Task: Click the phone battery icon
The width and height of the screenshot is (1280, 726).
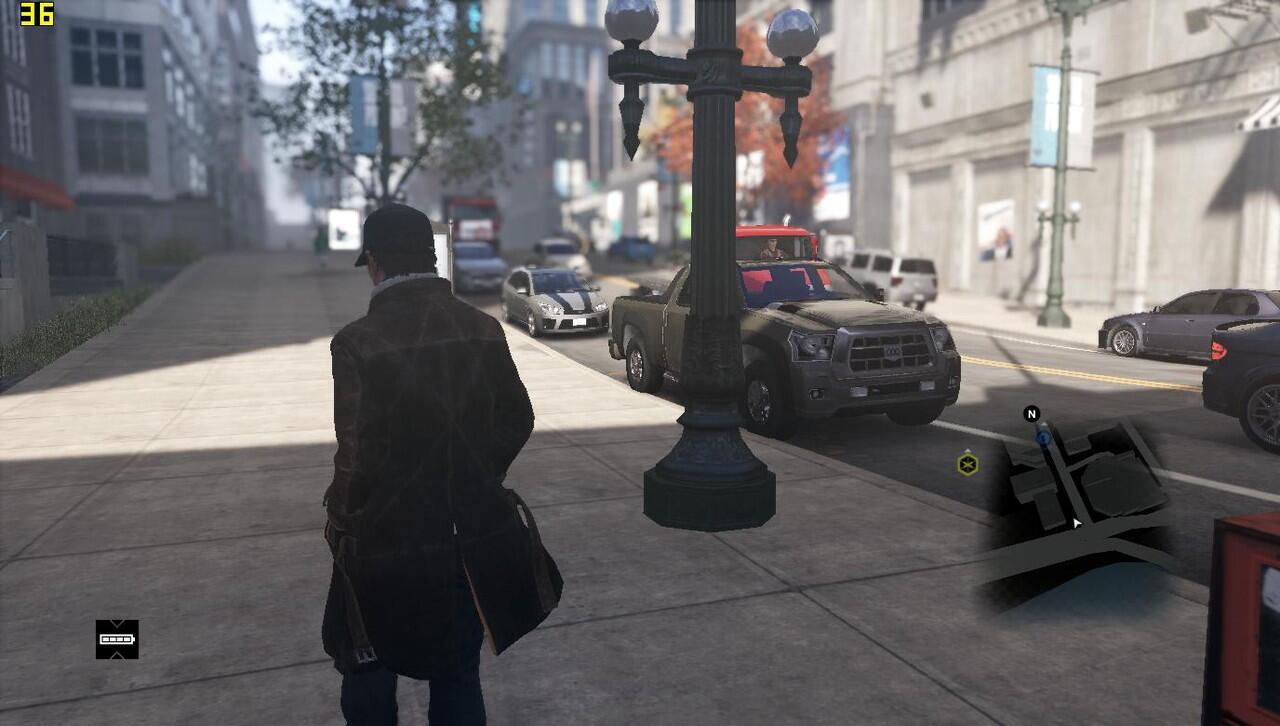Action: pos(117,639)
